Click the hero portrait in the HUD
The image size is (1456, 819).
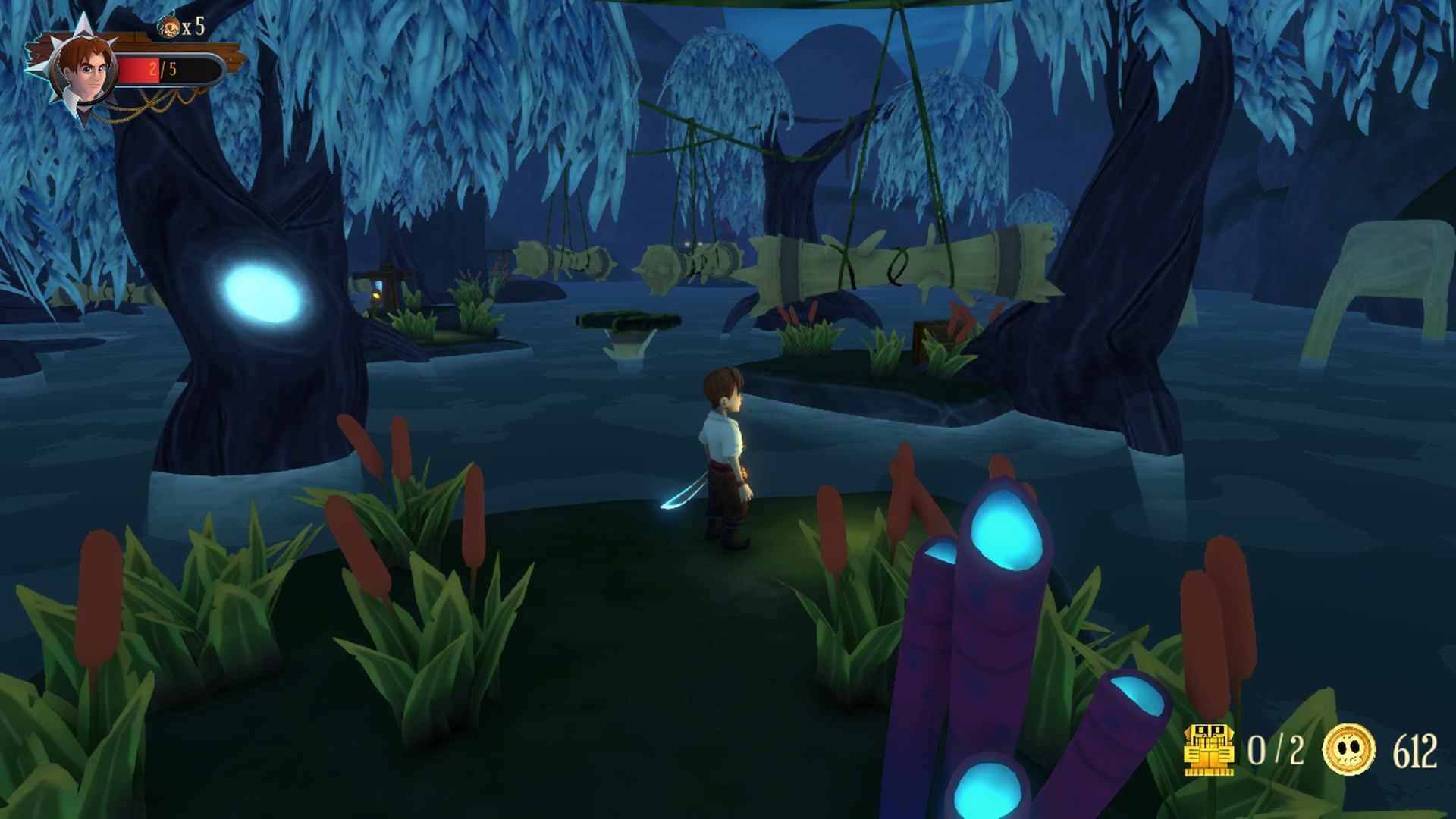pyautogui.click(x=83, y=71)
